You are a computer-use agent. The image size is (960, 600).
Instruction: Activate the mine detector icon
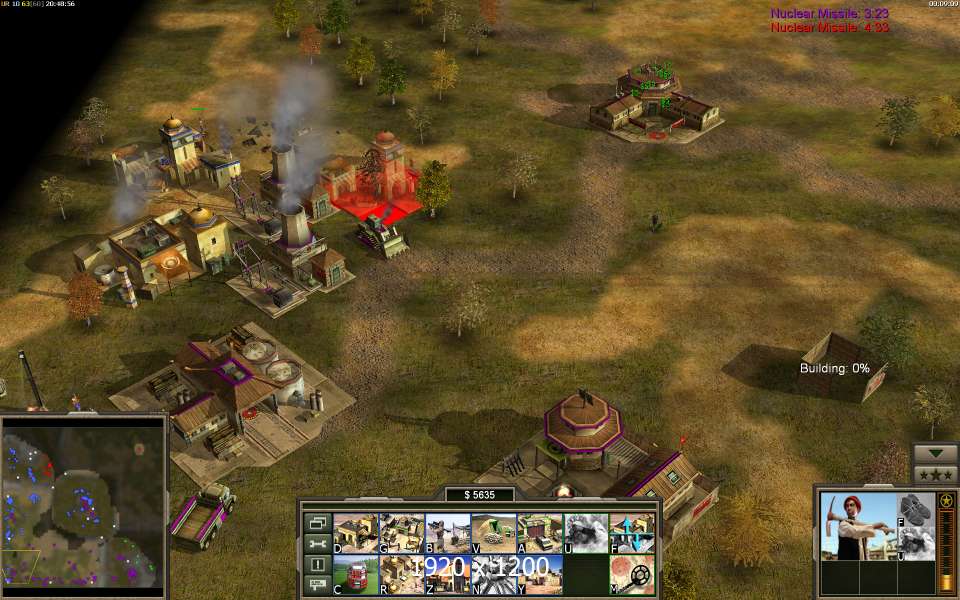click(632, 575)
